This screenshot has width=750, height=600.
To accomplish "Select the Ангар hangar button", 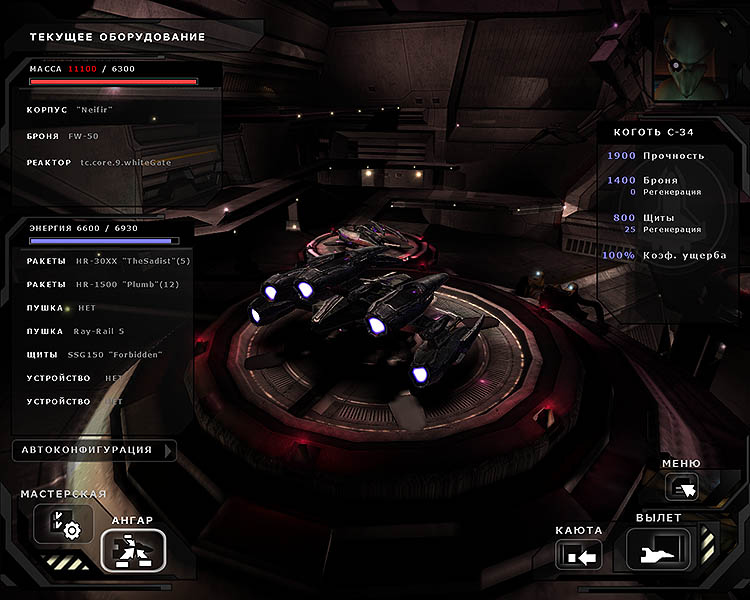I will (132, 550).
